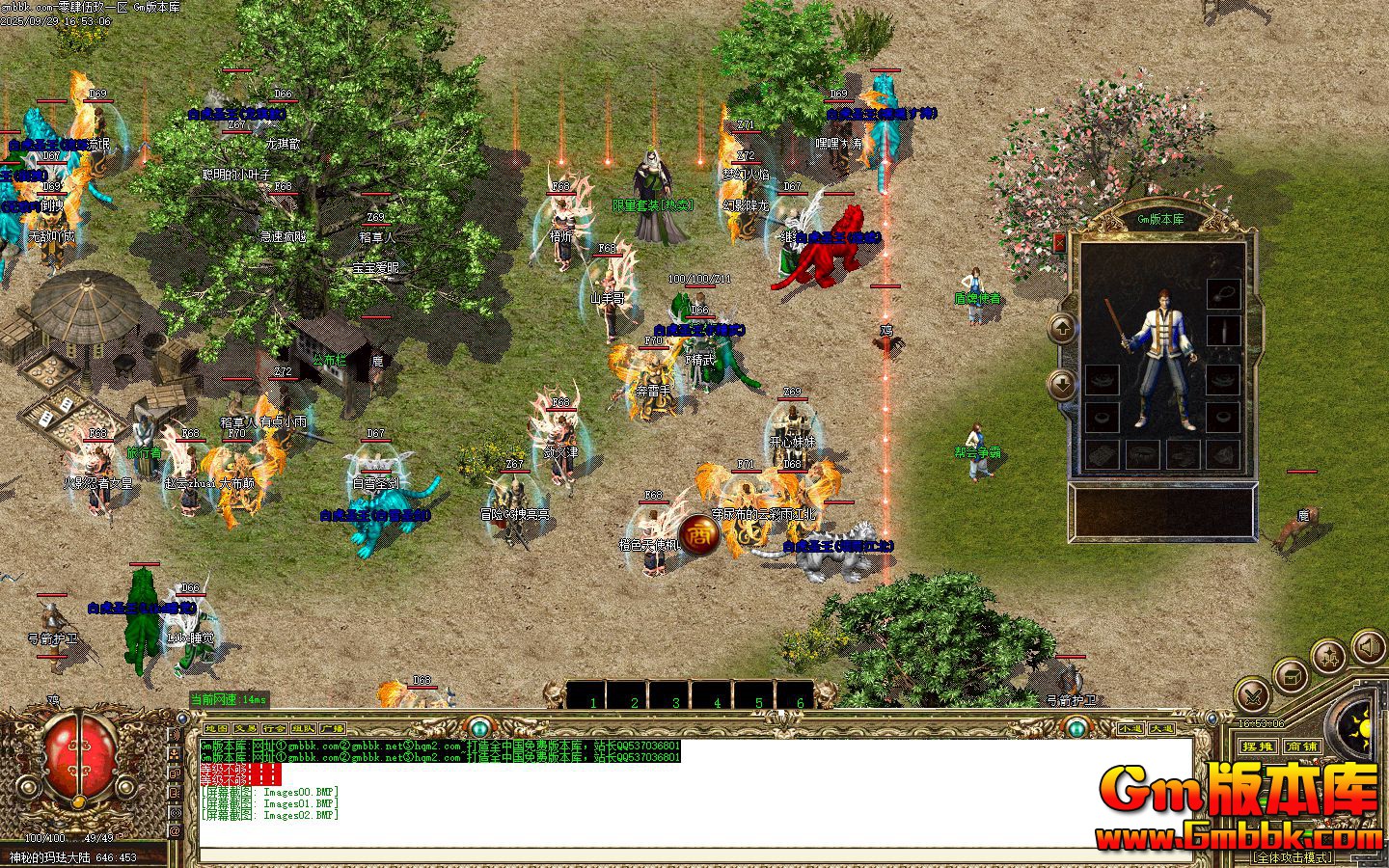The image size is (1389, 868).
Task: Close the character equipment panel
Action: 1060,243
